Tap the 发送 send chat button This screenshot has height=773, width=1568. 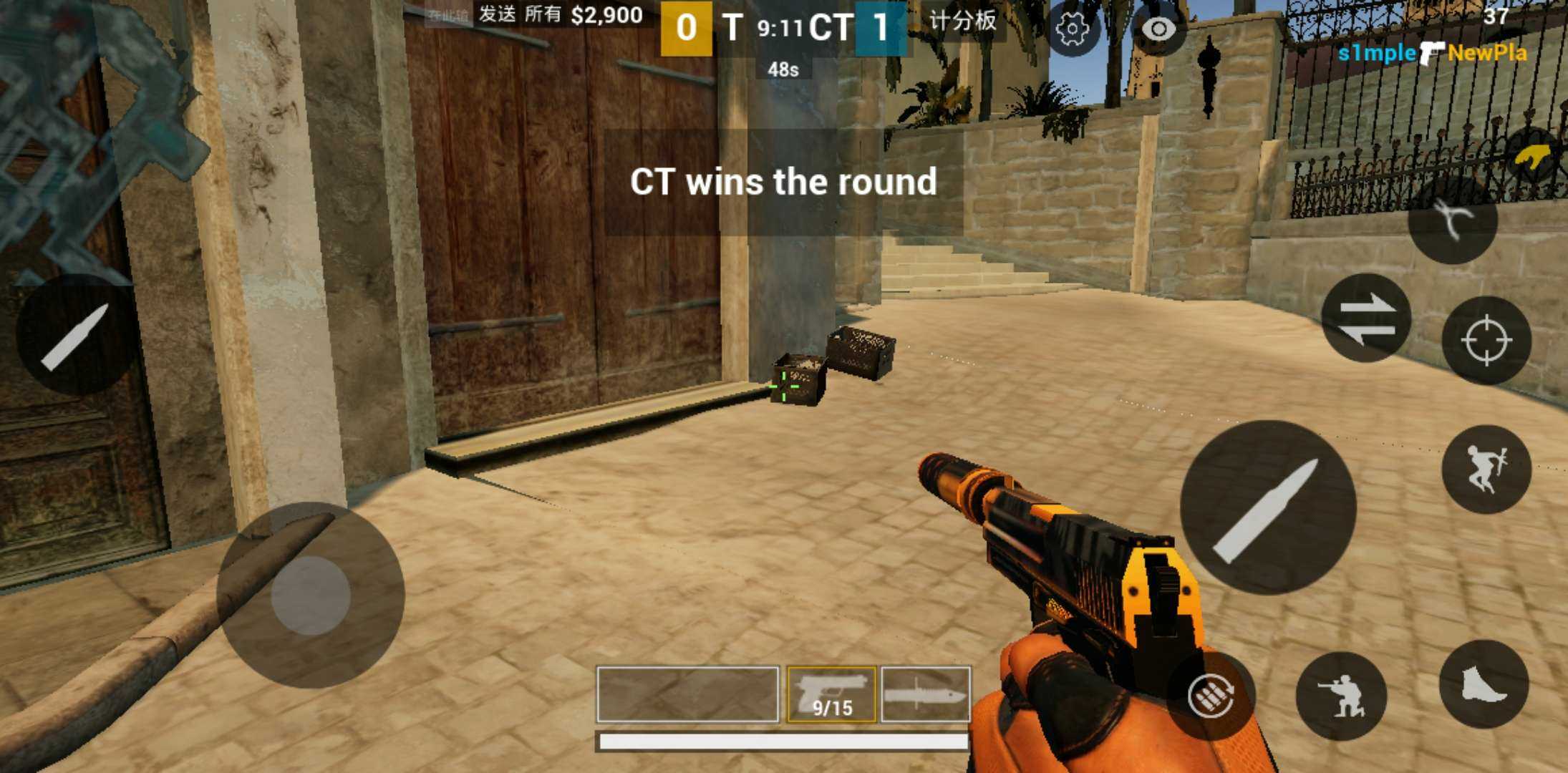click(x=497, y=14)
